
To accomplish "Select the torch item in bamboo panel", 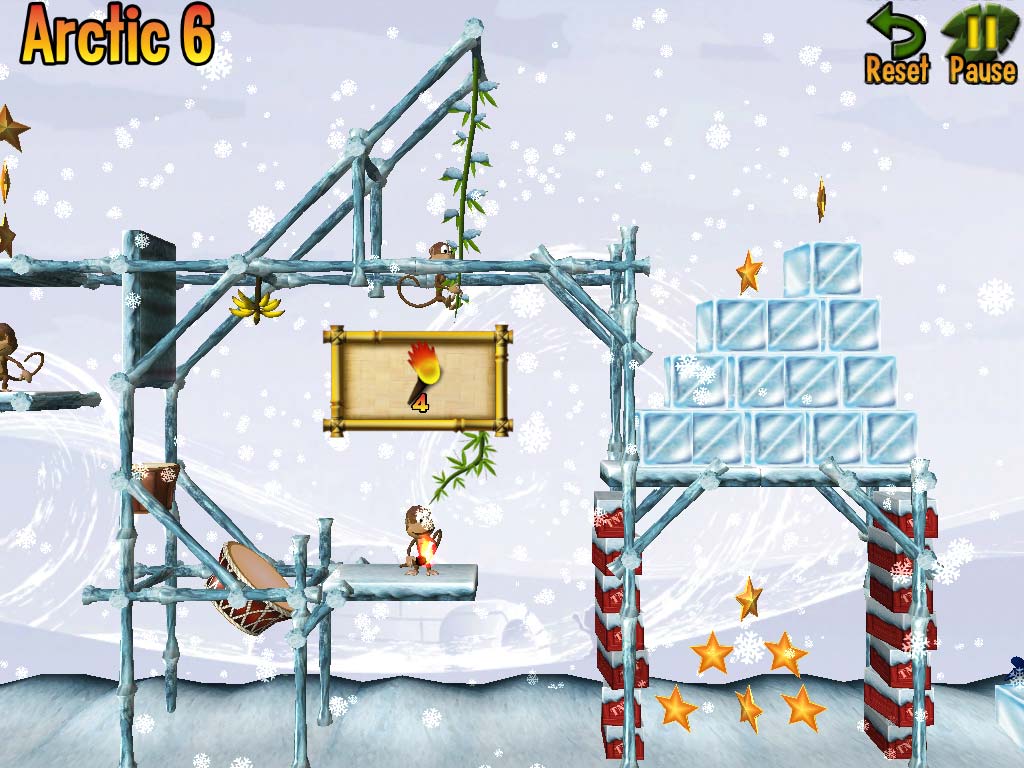I will 419,376.
